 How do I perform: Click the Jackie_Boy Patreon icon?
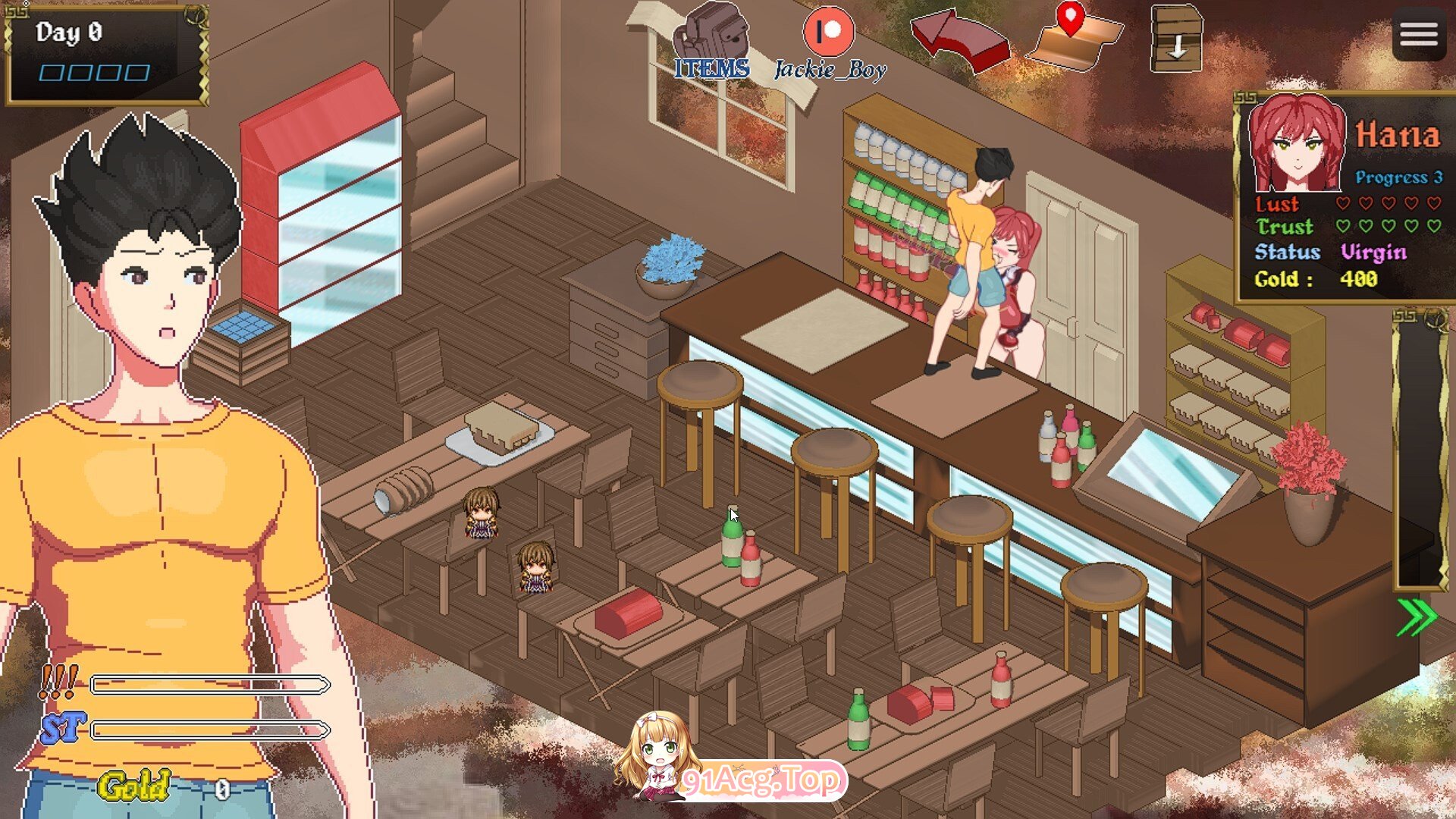(828, 32)
